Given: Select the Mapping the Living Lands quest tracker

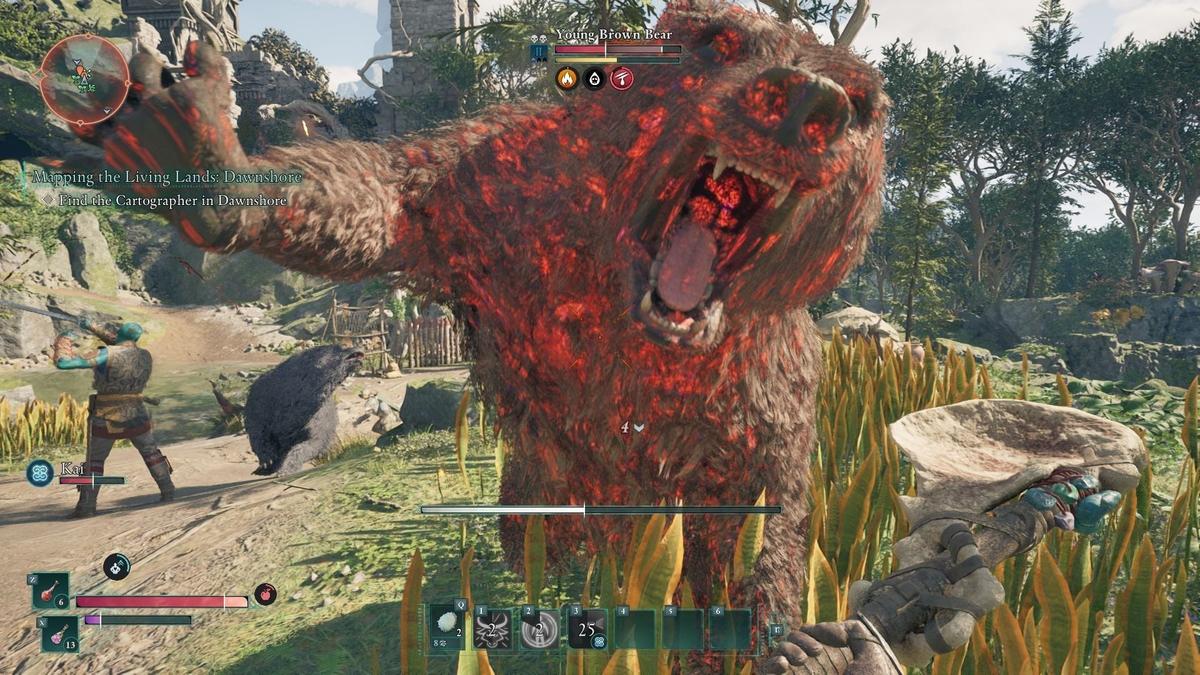Looking at the screenshot, I should tap(167, 177).
